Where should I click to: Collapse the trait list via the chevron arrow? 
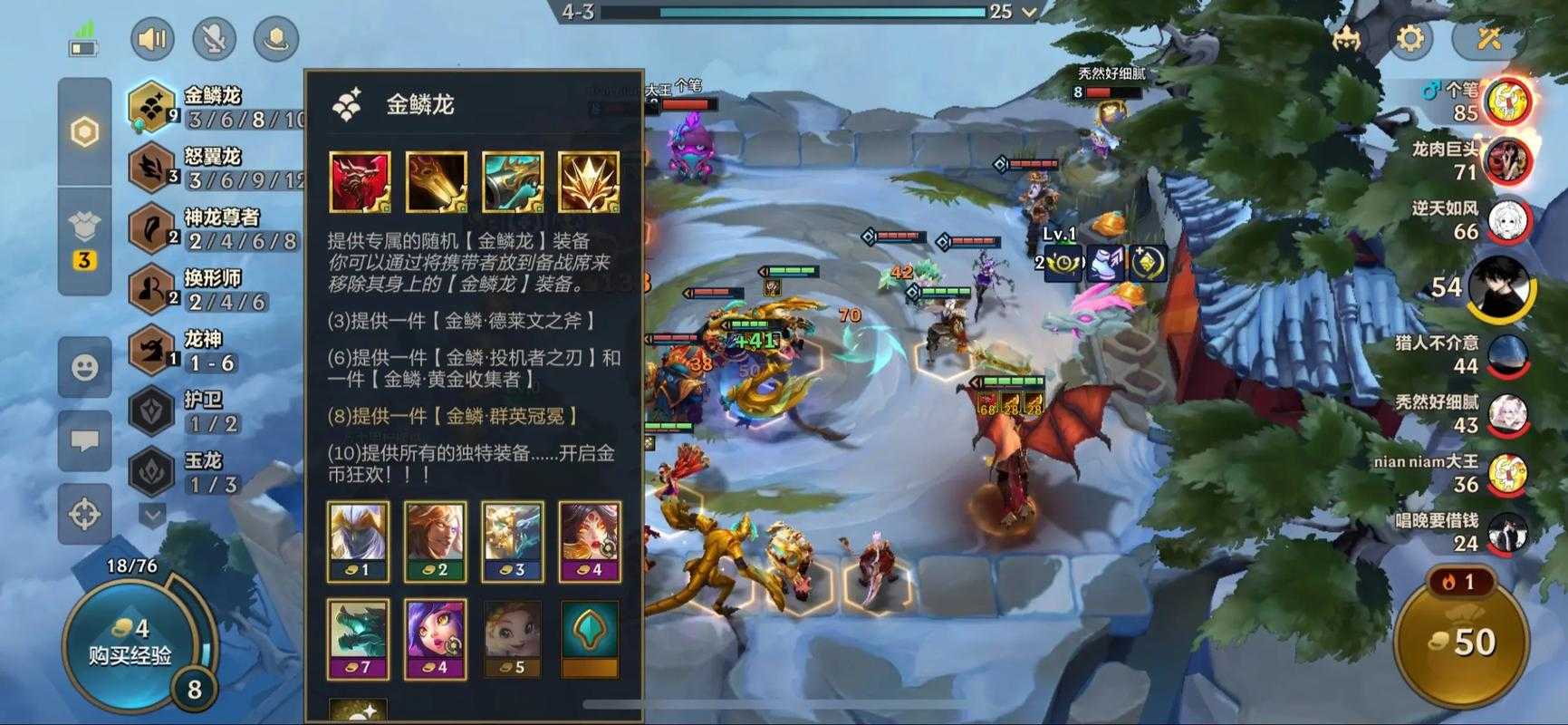[x=150, y=517]
